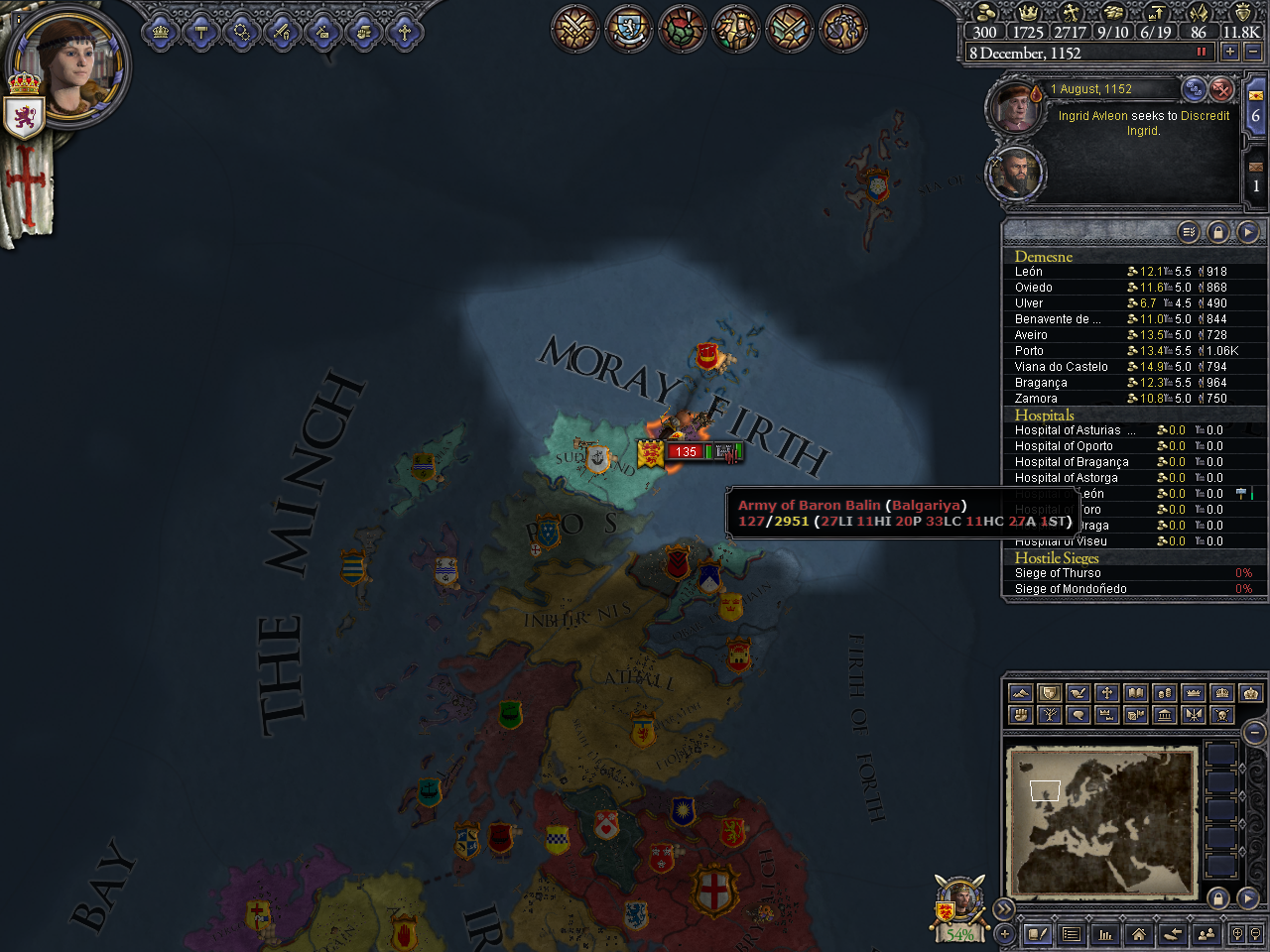Expand the outliner with the double chevron
This screenshot has width=1270, height=952.
(x=1004, y=907)
